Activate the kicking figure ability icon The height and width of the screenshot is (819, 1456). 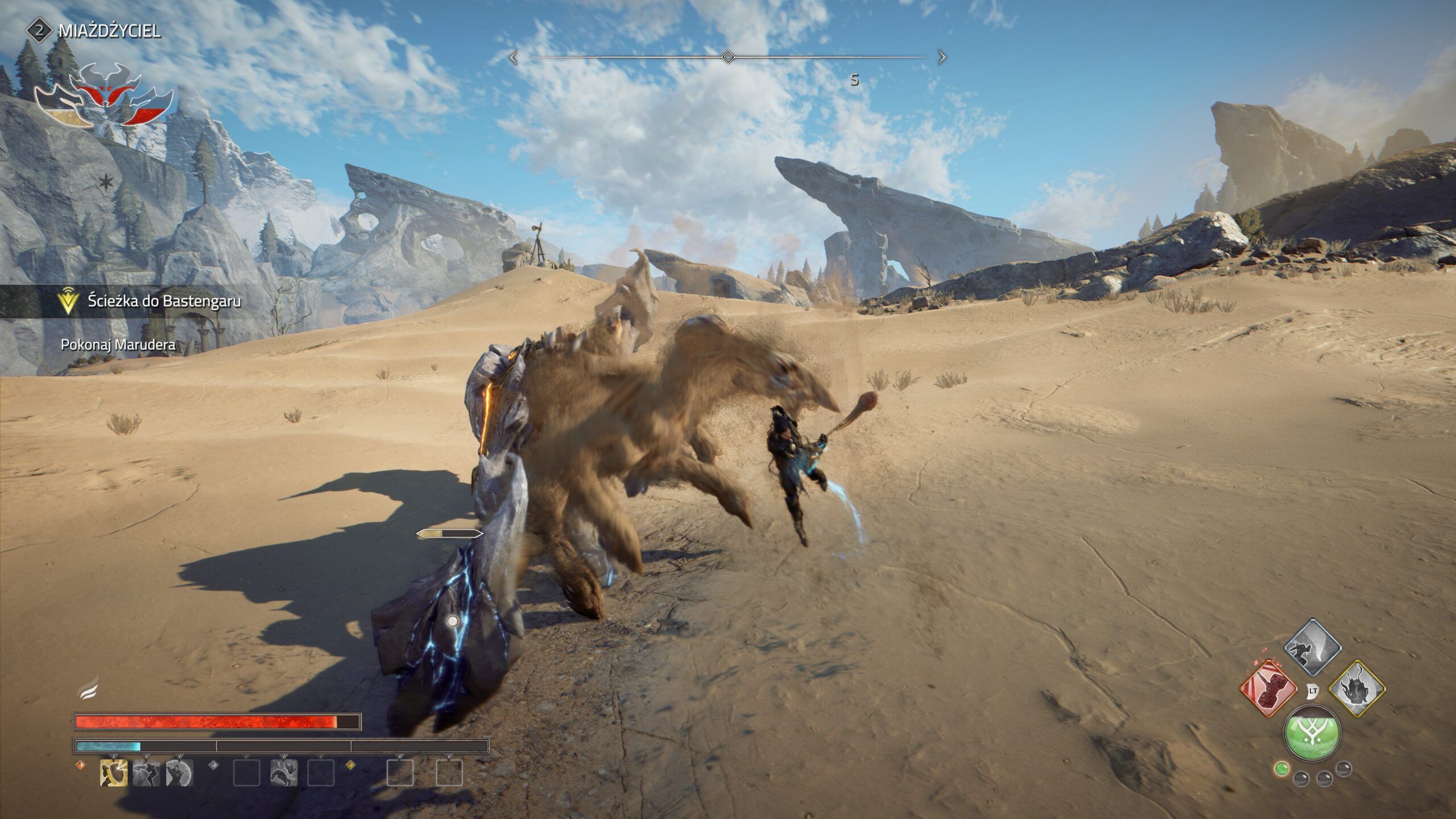pyautogui.click(x=146, y=773)
